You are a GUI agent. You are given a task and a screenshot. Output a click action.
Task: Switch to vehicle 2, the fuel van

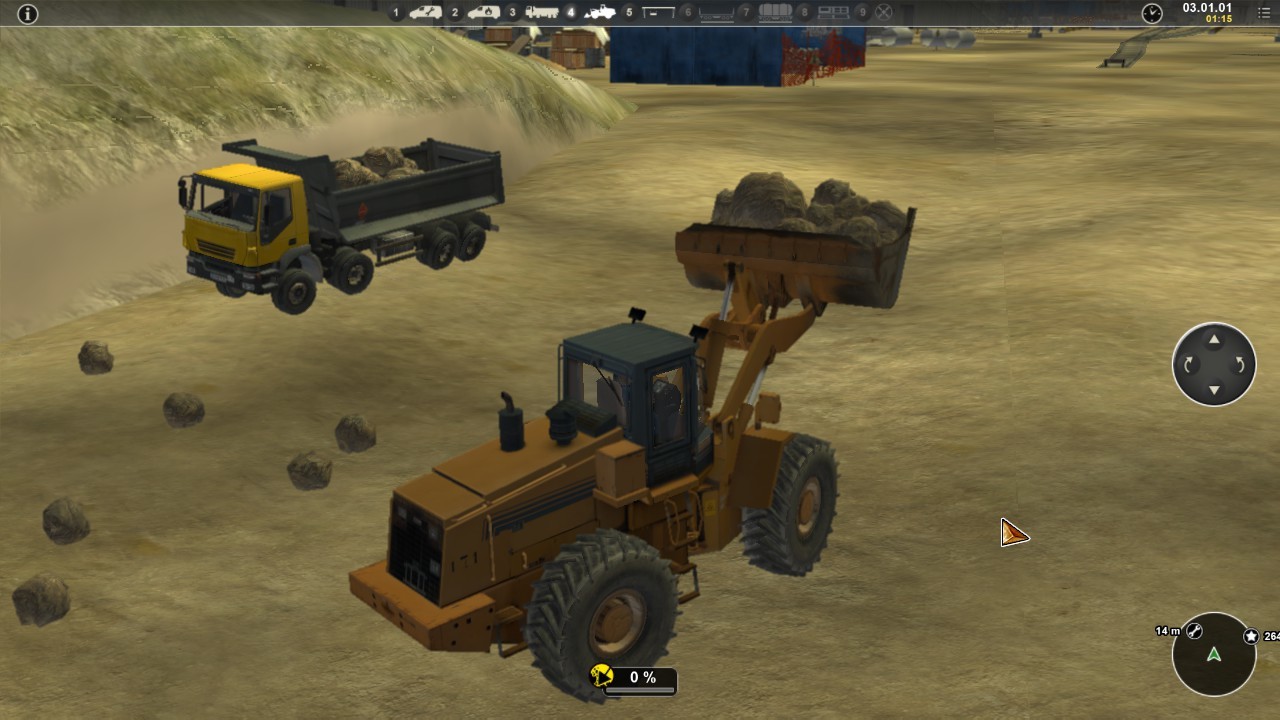tap(483, 13)
